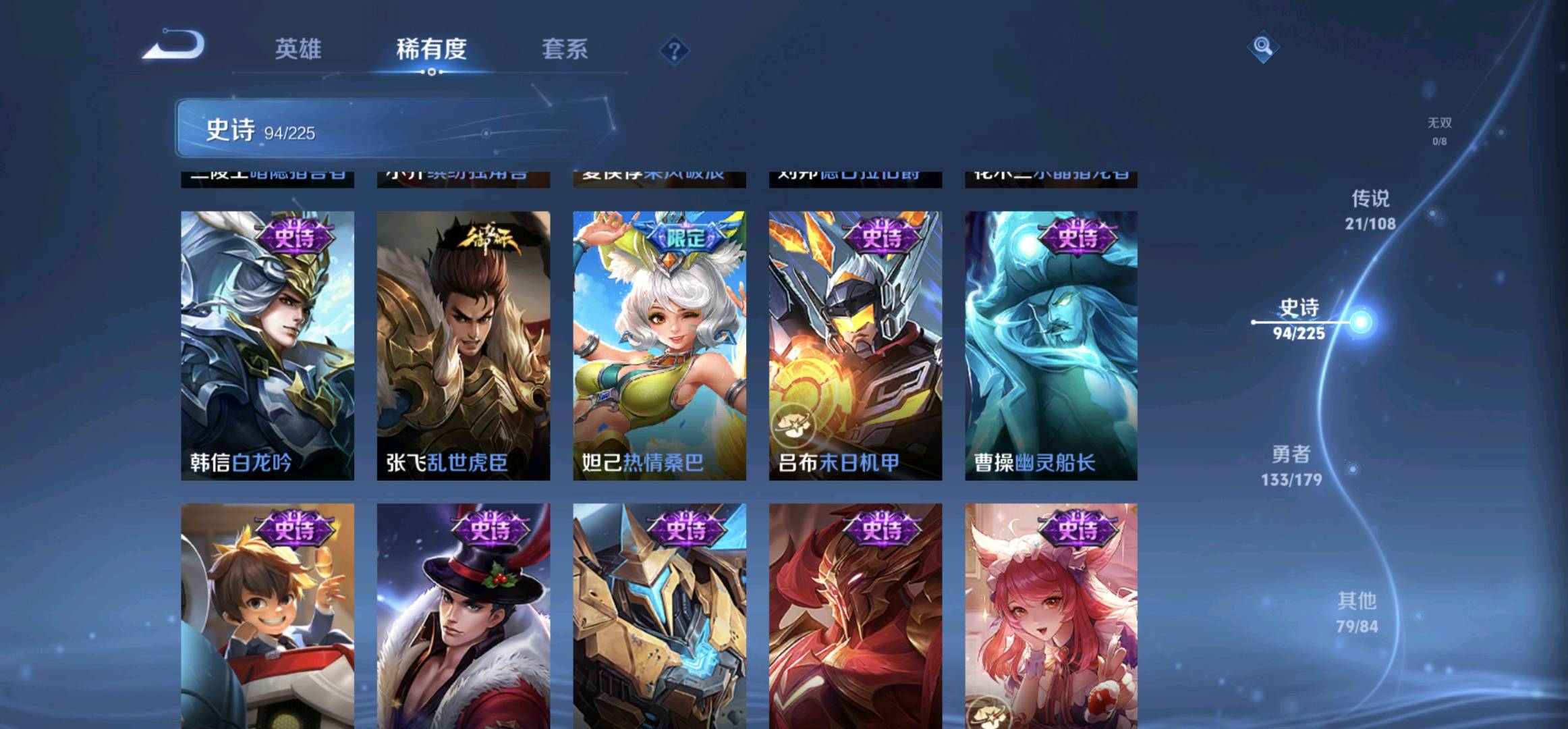Switch to the 英雄 tab
The width and height of the screenshot is (1568, 729).
pos(298,49)
